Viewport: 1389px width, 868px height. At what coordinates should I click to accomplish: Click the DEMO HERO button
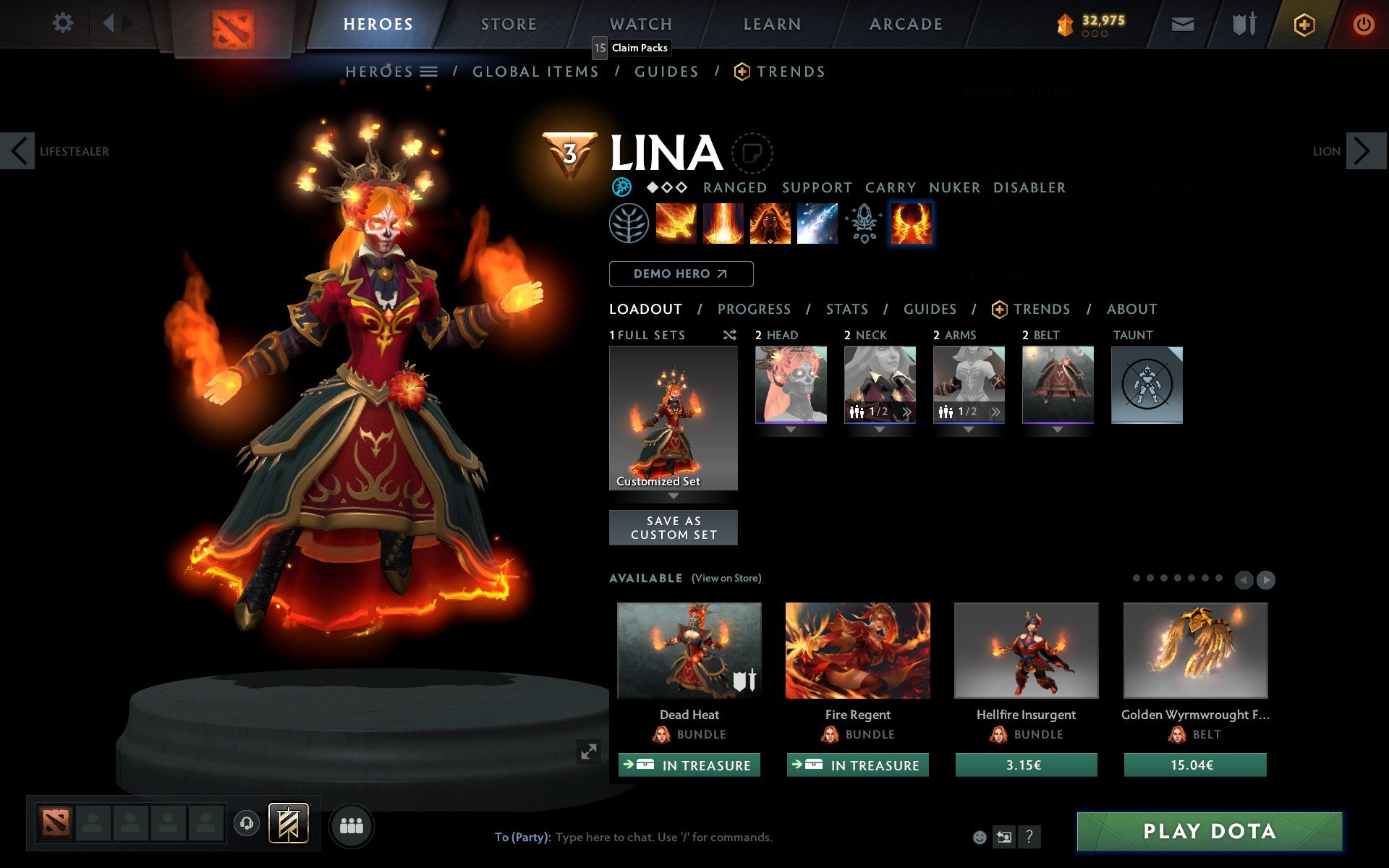pyautogui.click(x=681, y=274)
